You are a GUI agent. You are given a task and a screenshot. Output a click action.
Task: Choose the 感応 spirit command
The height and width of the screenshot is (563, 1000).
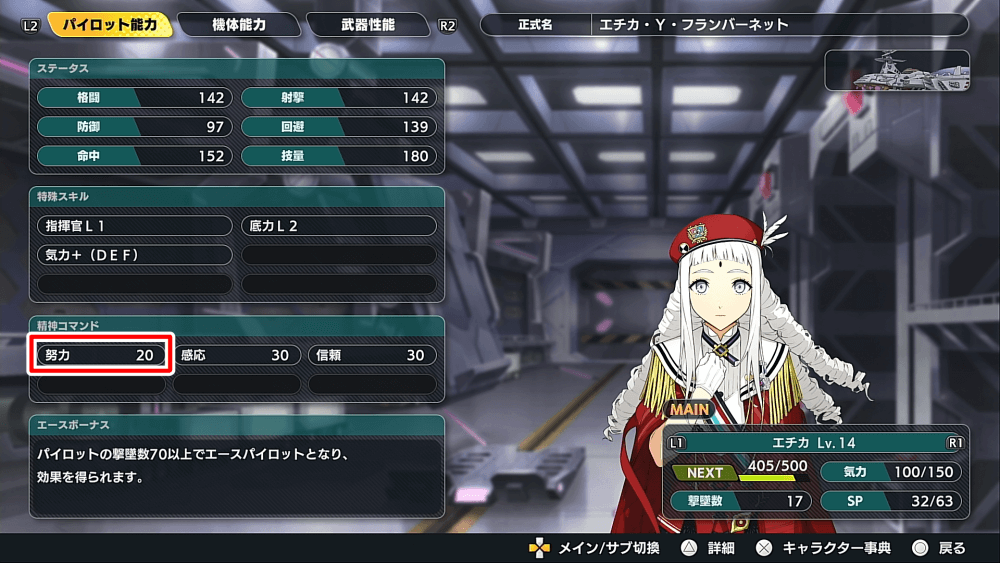[236, 355]
